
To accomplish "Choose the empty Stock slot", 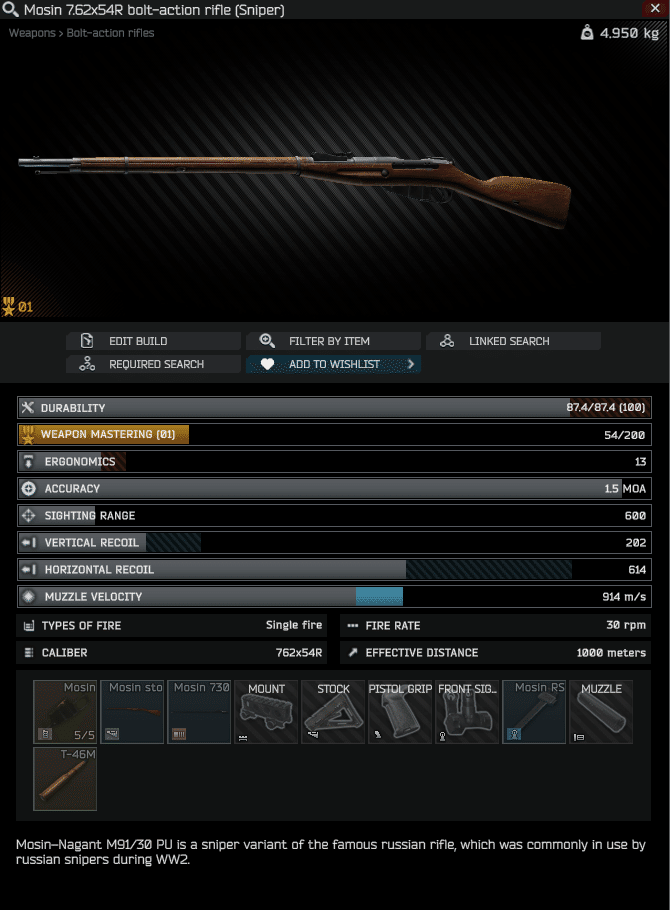I will pos(333,712).
